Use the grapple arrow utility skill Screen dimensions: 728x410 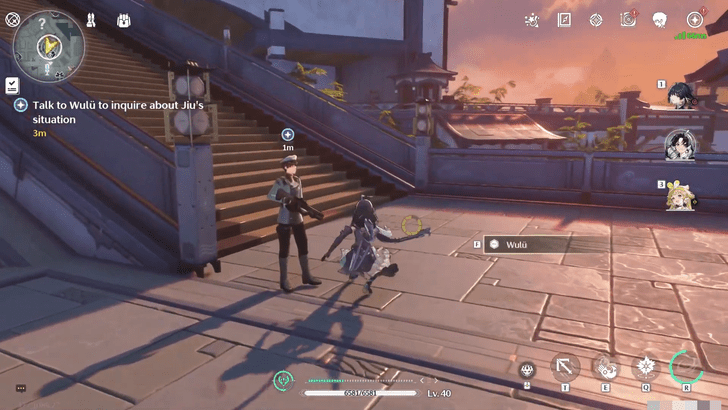[565, 367]
